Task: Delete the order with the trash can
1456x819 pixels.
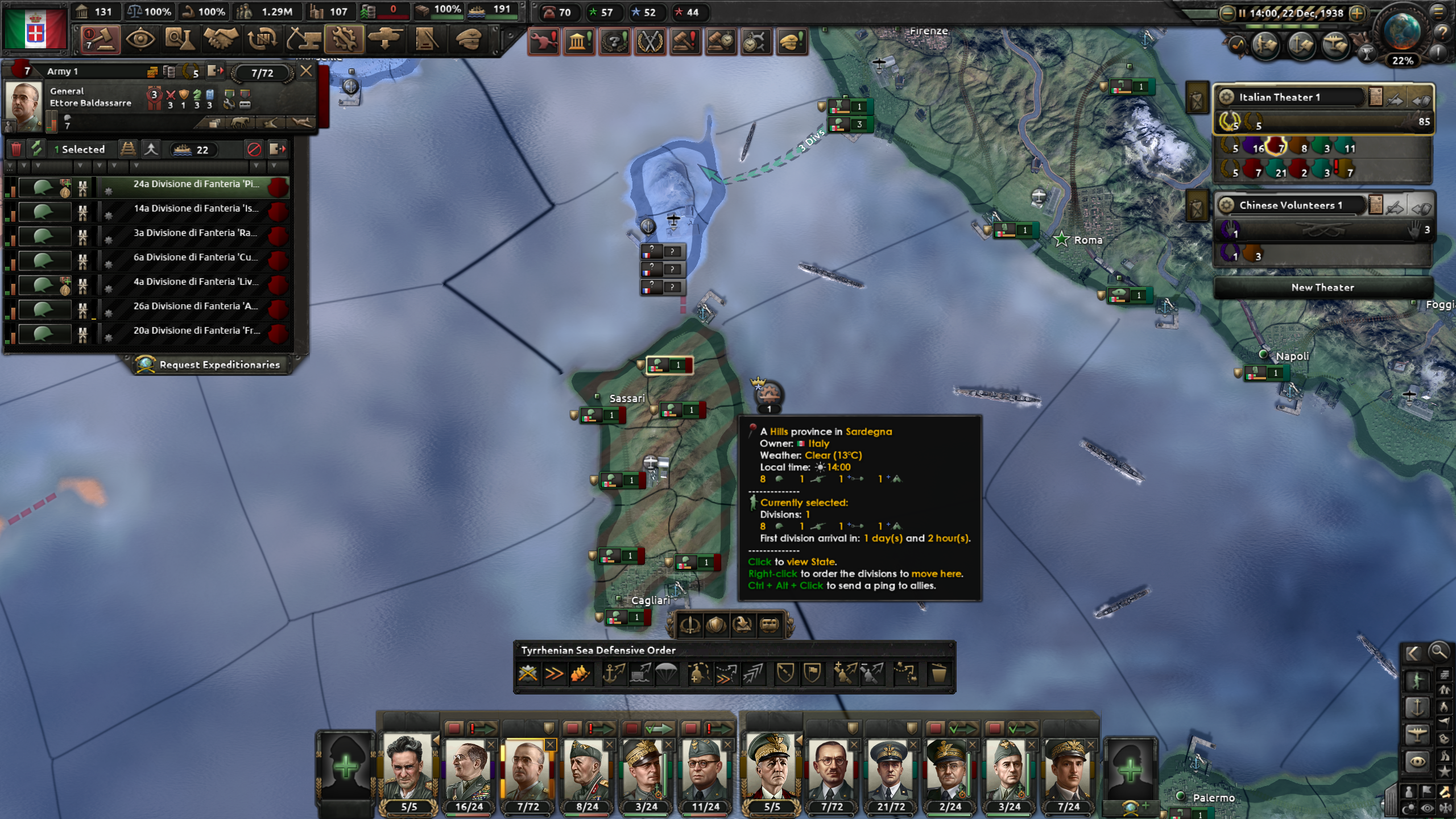Action: [938, 674]
